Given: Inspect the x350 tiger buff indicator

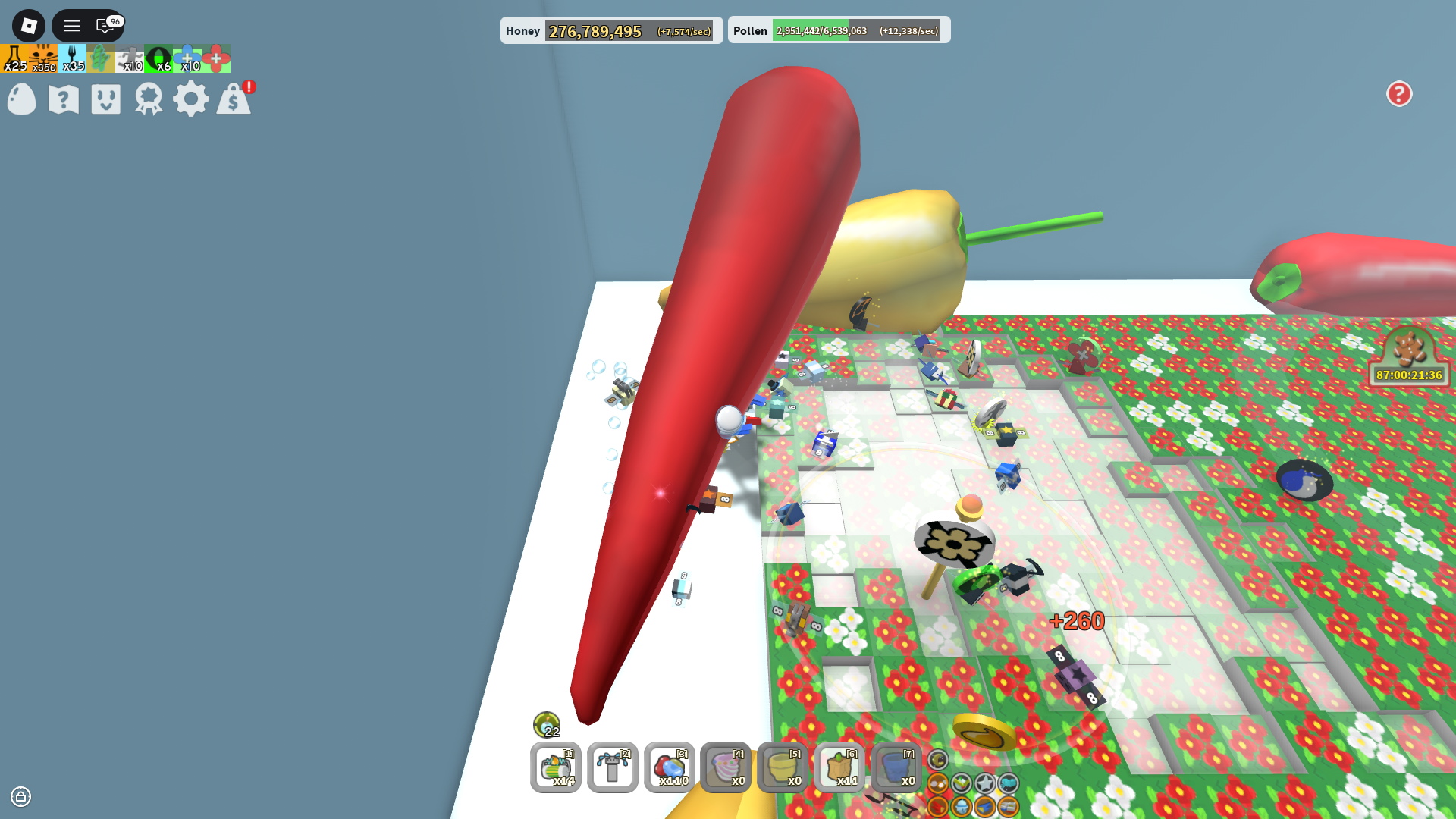Looking at the screenshot, I should (x=42, y=58).
